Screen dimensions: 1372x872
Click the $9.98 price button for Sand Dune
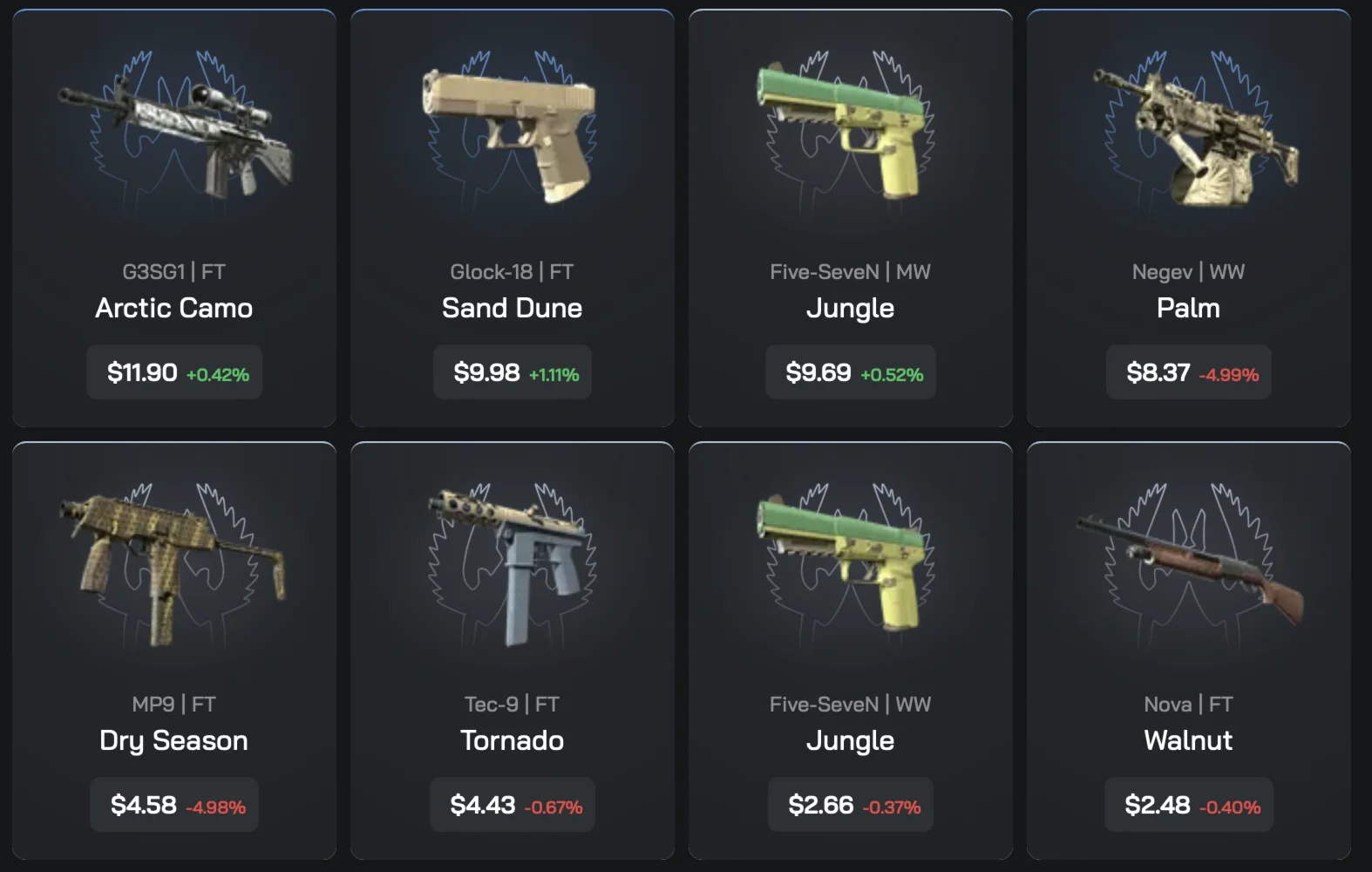pyautogui.click(x=512, y=372)
